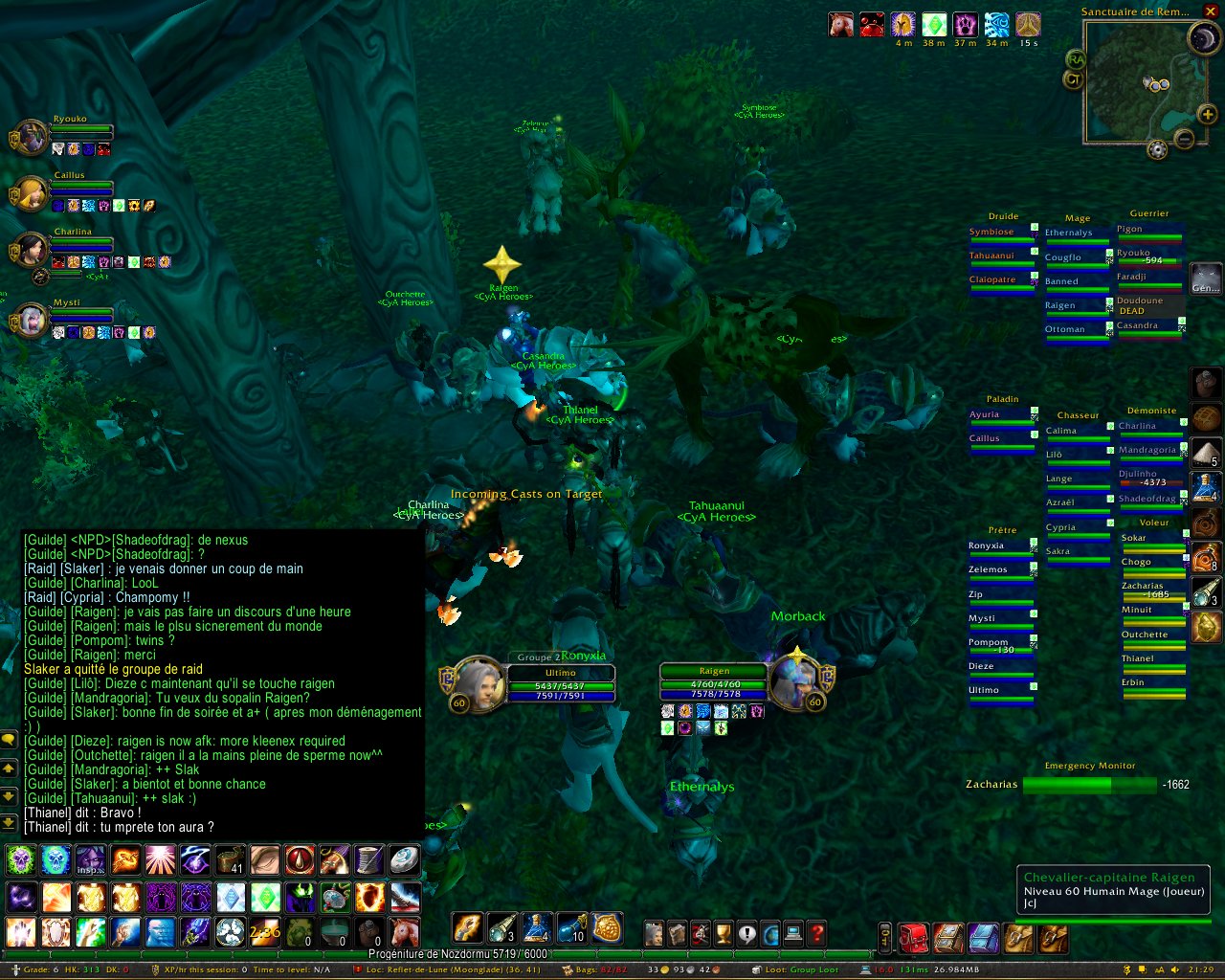
Task: Open the CT addon minimap button
Action: [1073, 79]
